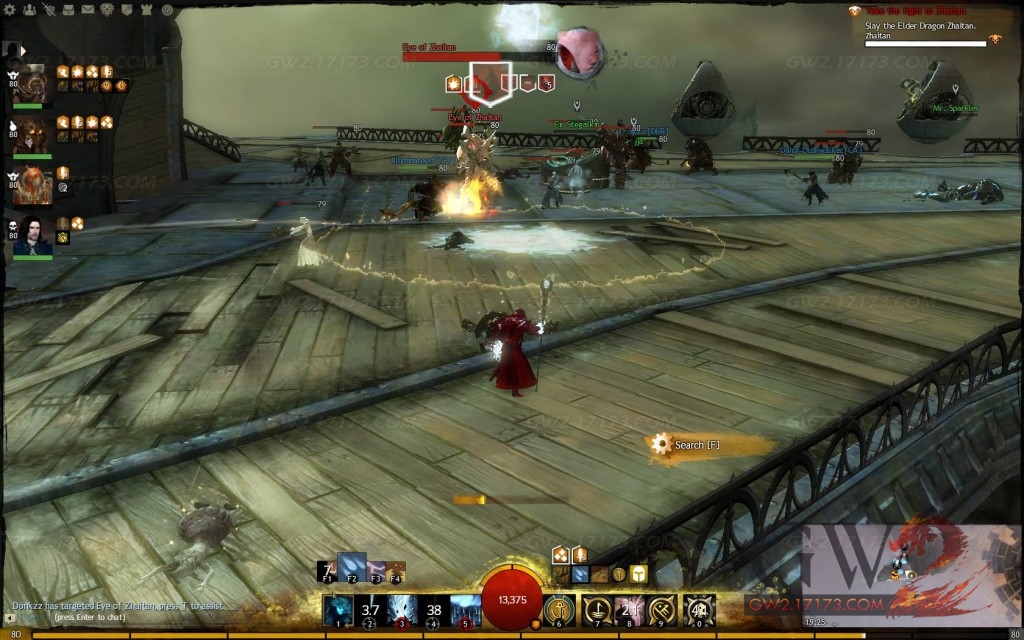Use the healing skill in slot 6
Screen dimensions: 1024x640
(x=558, y=609)
